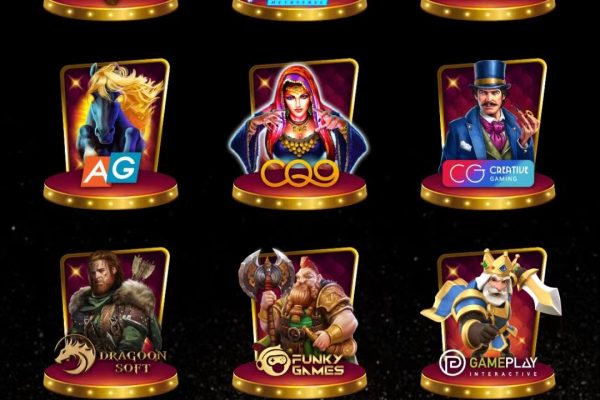
Task: Select the CQ9 game provider
Action: click(x=299, y=135)
